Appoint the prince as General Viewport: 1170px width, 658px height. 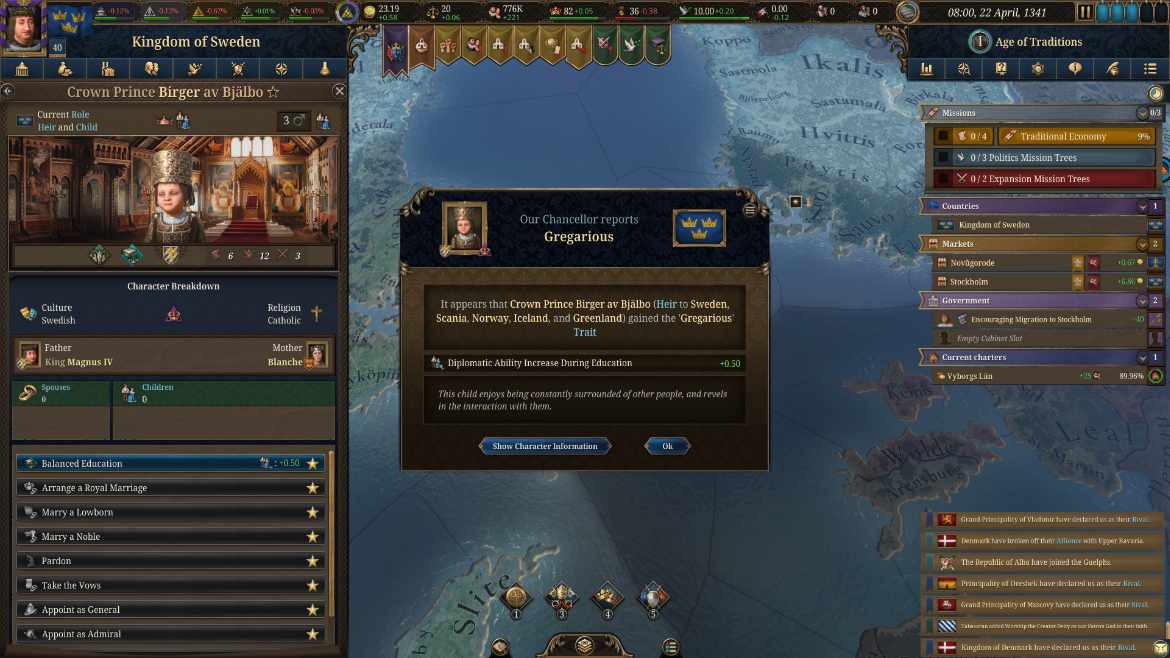(x=160, y=610)
